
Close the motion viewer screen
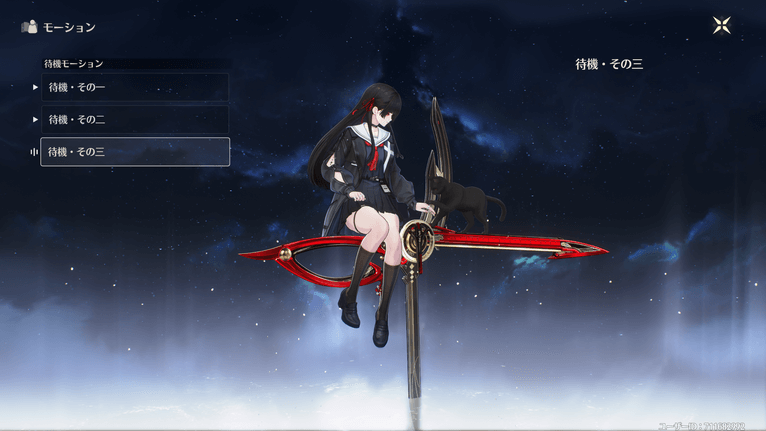[x=722, y=26]
